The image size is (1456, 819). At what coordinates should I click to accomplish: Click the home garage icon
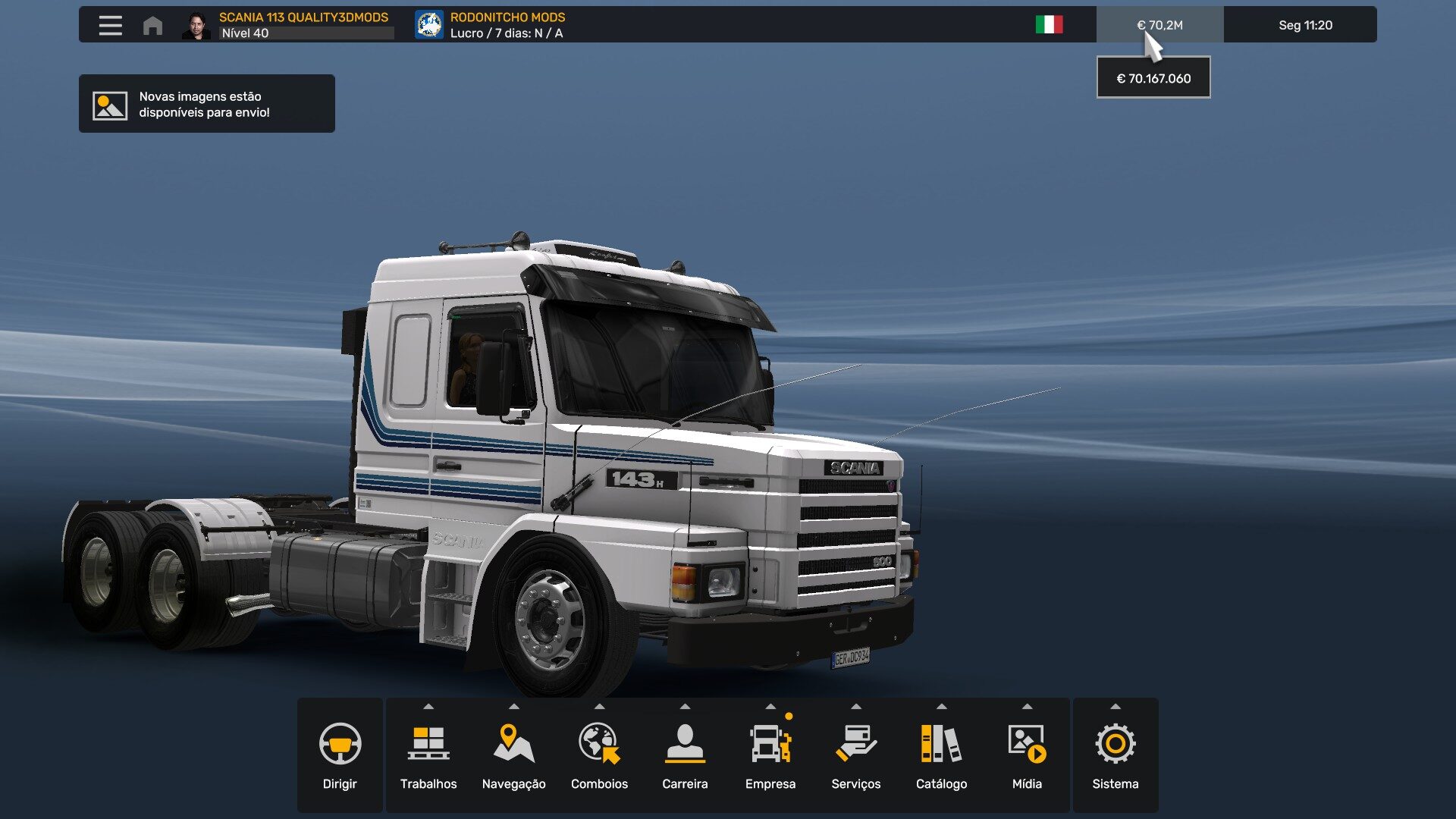152,25
